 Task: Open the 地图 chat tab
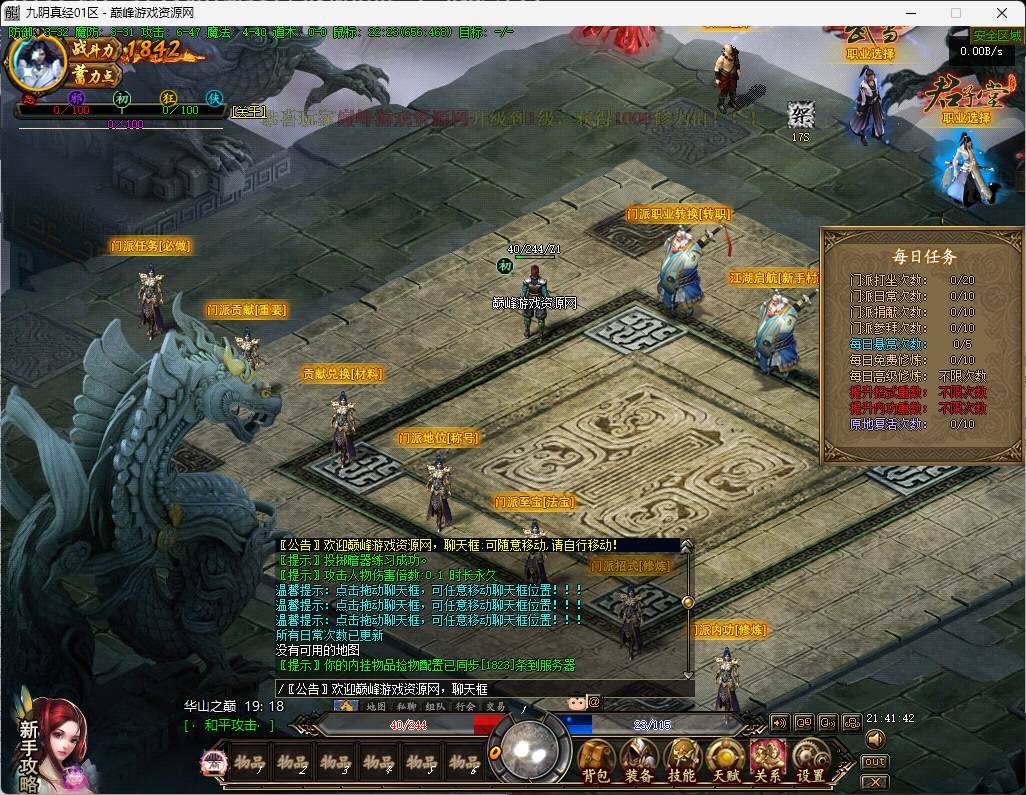pos(376,706)
